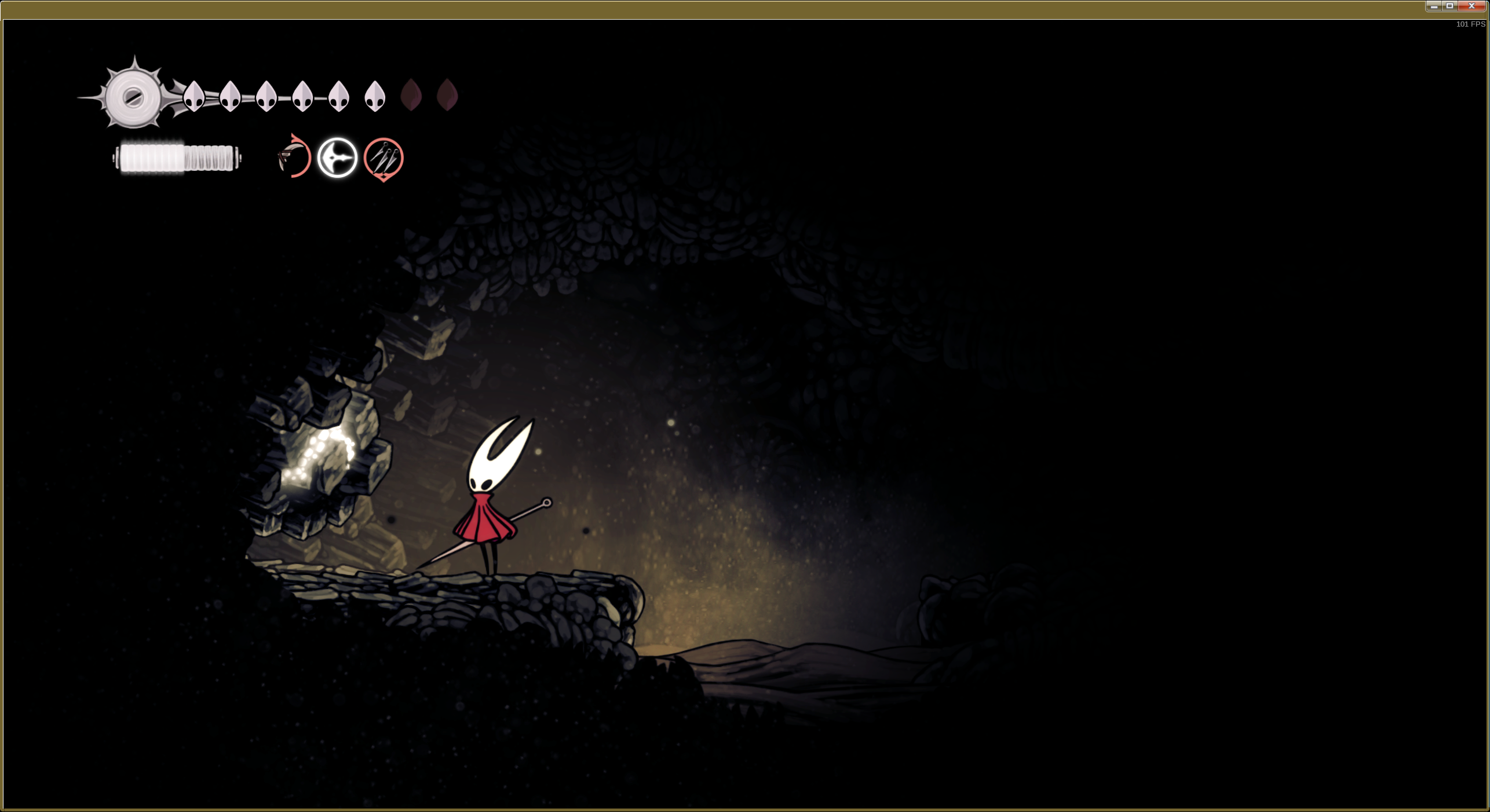Activate the glowing white silk skill icon
Screen dimensions: 1490x812
click(337, 158)
